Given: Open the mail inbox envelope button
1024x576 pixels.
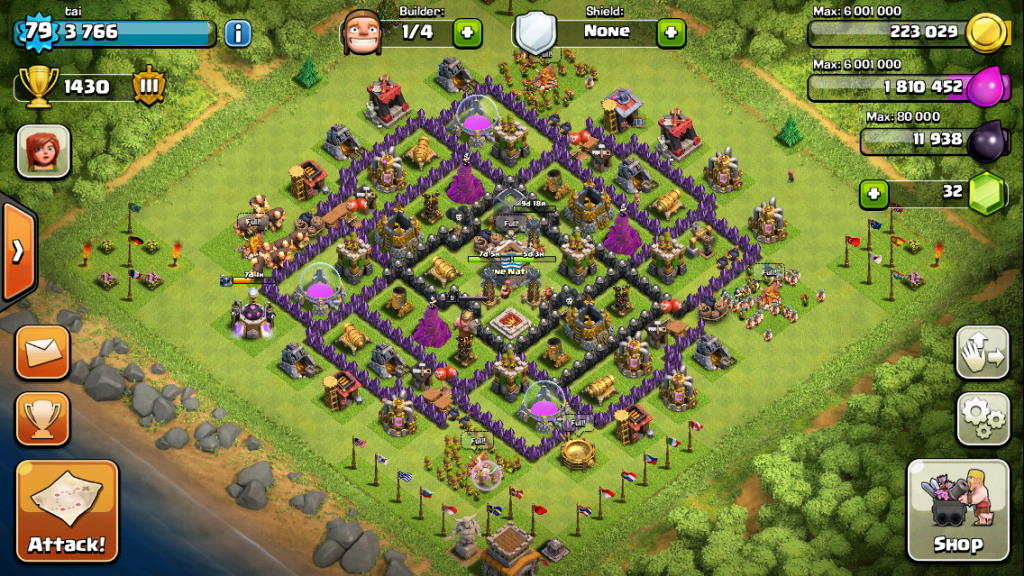Looking at the screenshot, I should click(x=43, y=353).
